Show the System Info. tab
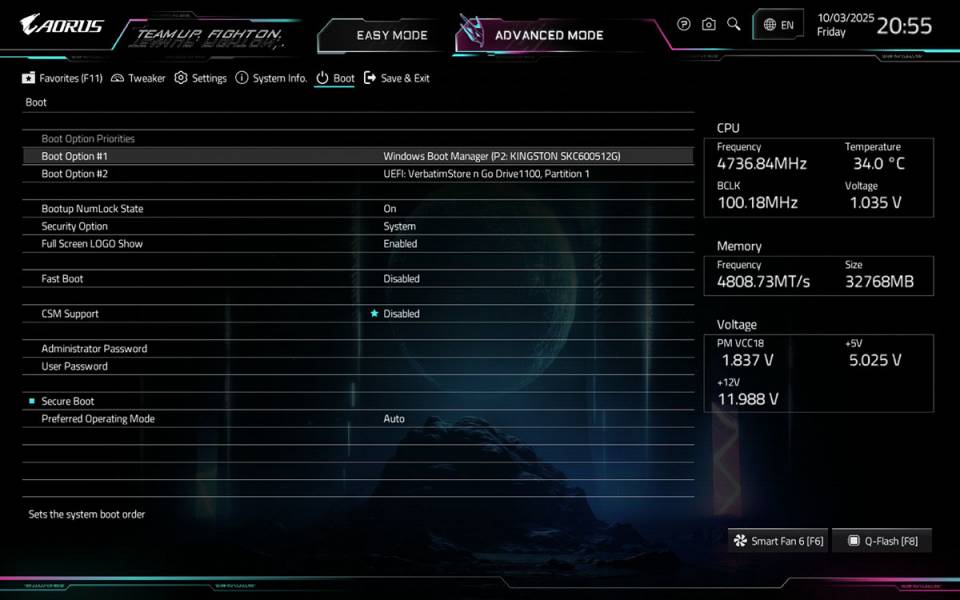 (x=271, y=78)
